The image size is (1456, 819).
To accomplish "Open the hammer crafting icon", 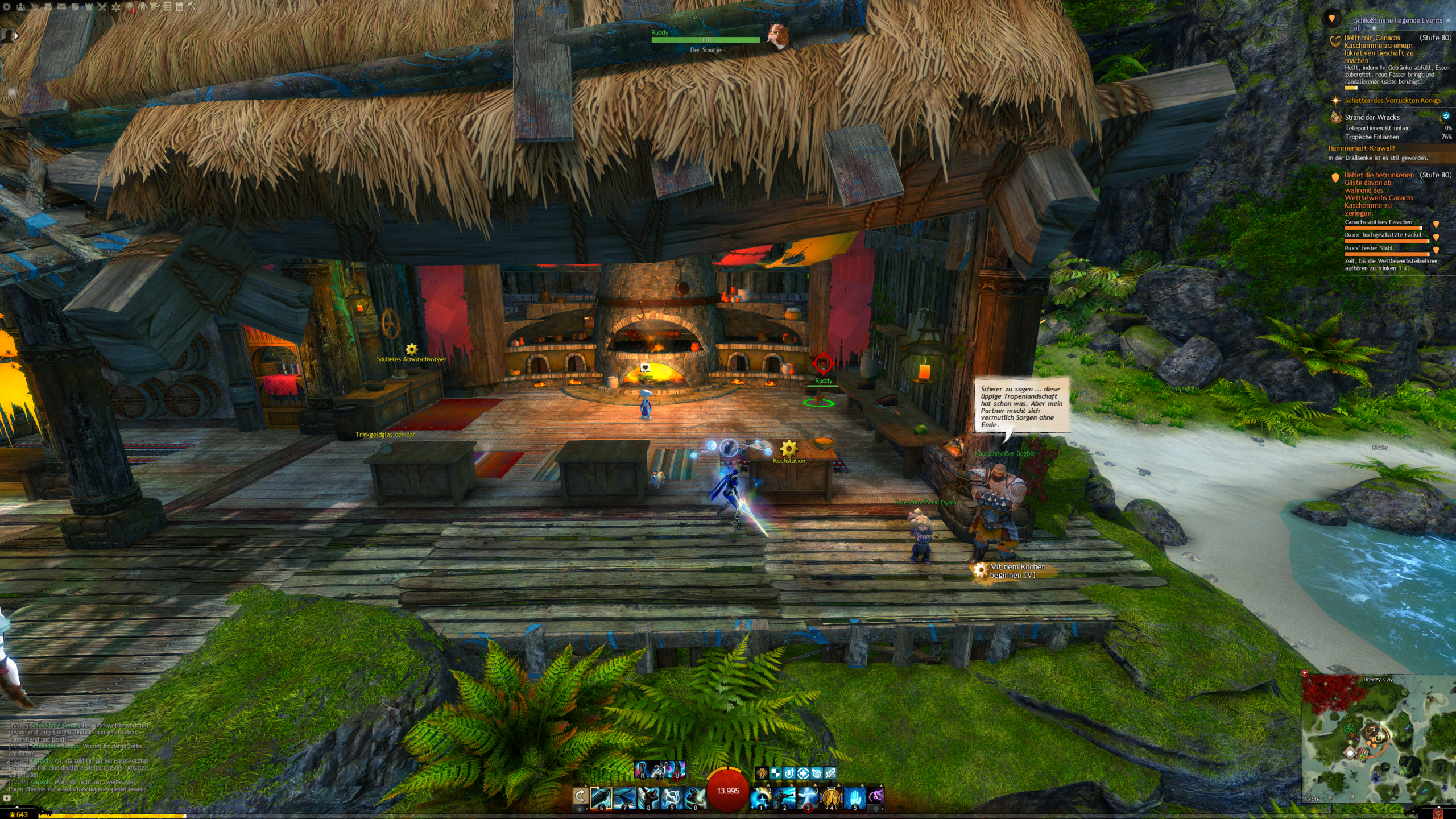I will (192, 7).
